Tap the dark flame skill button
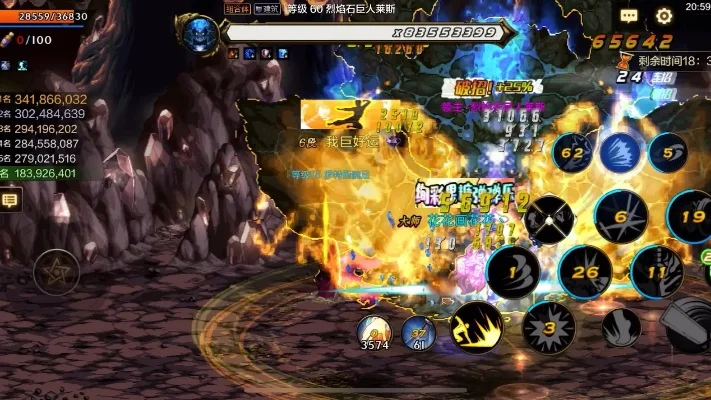The width and height of the screenshot is (711, 400). [x=621, y=327]
